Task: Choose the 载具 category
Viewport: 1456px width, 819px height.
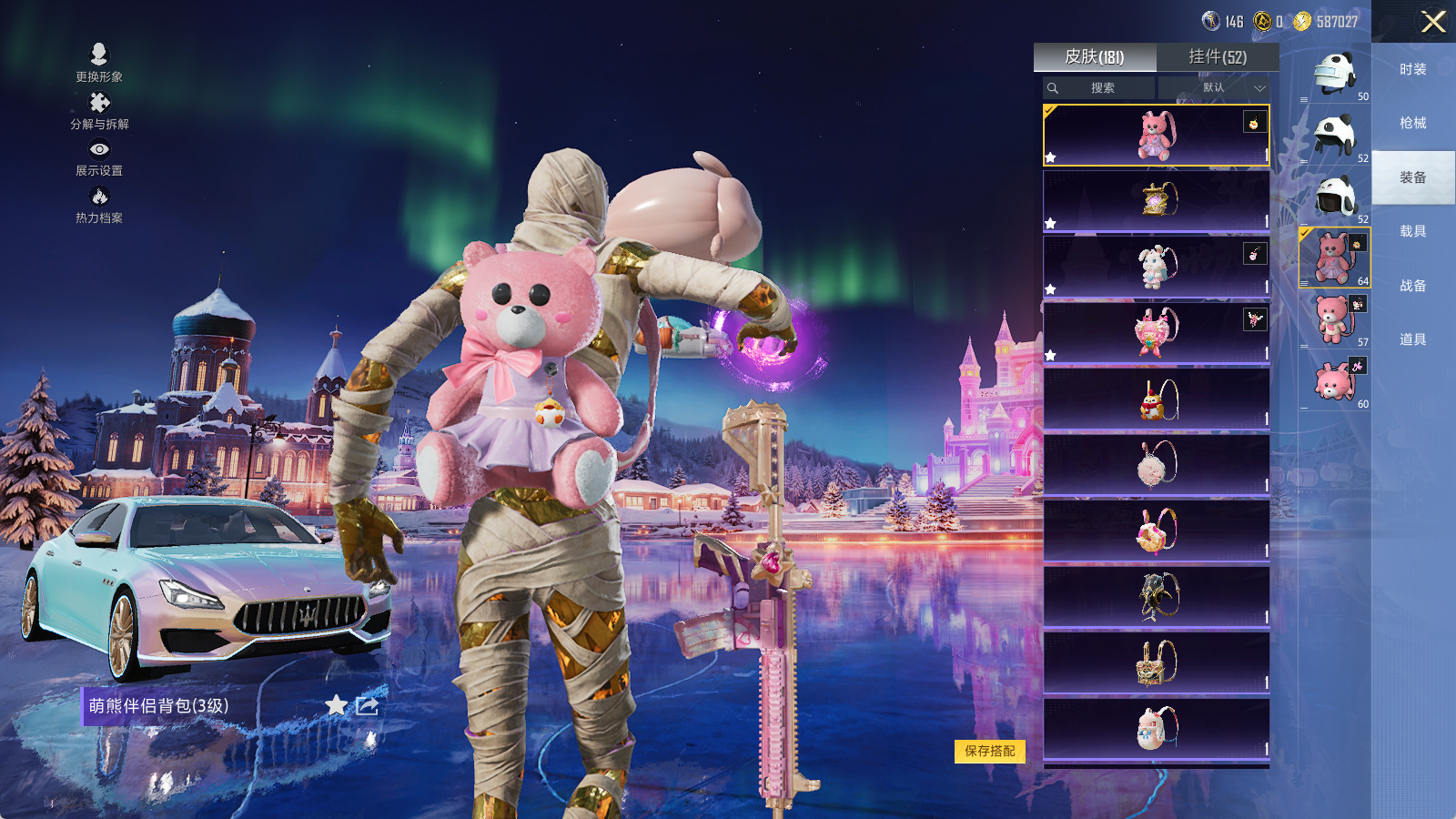Action: pos(1413,231)
